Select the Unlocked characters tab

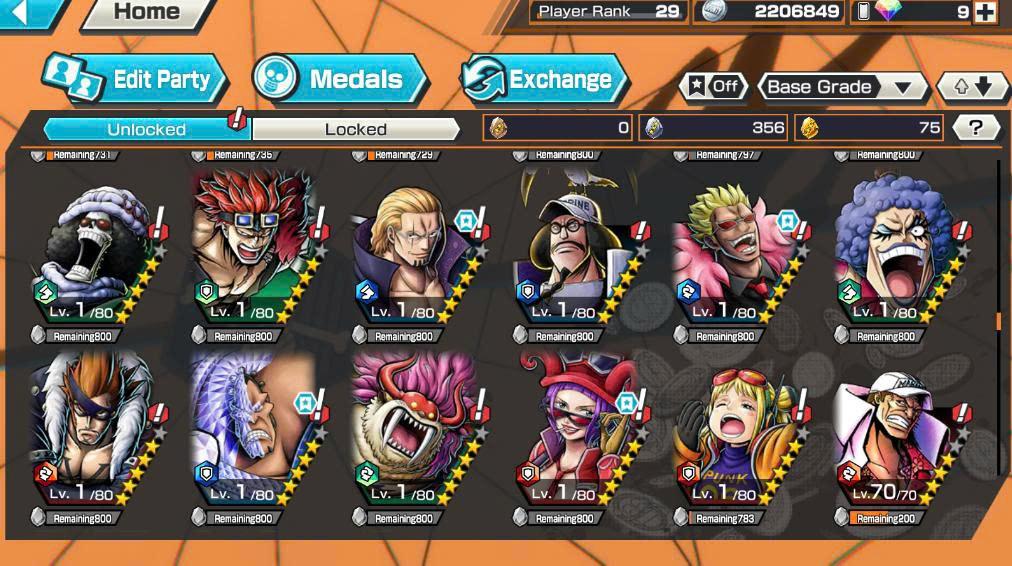(x=146, y=129)
